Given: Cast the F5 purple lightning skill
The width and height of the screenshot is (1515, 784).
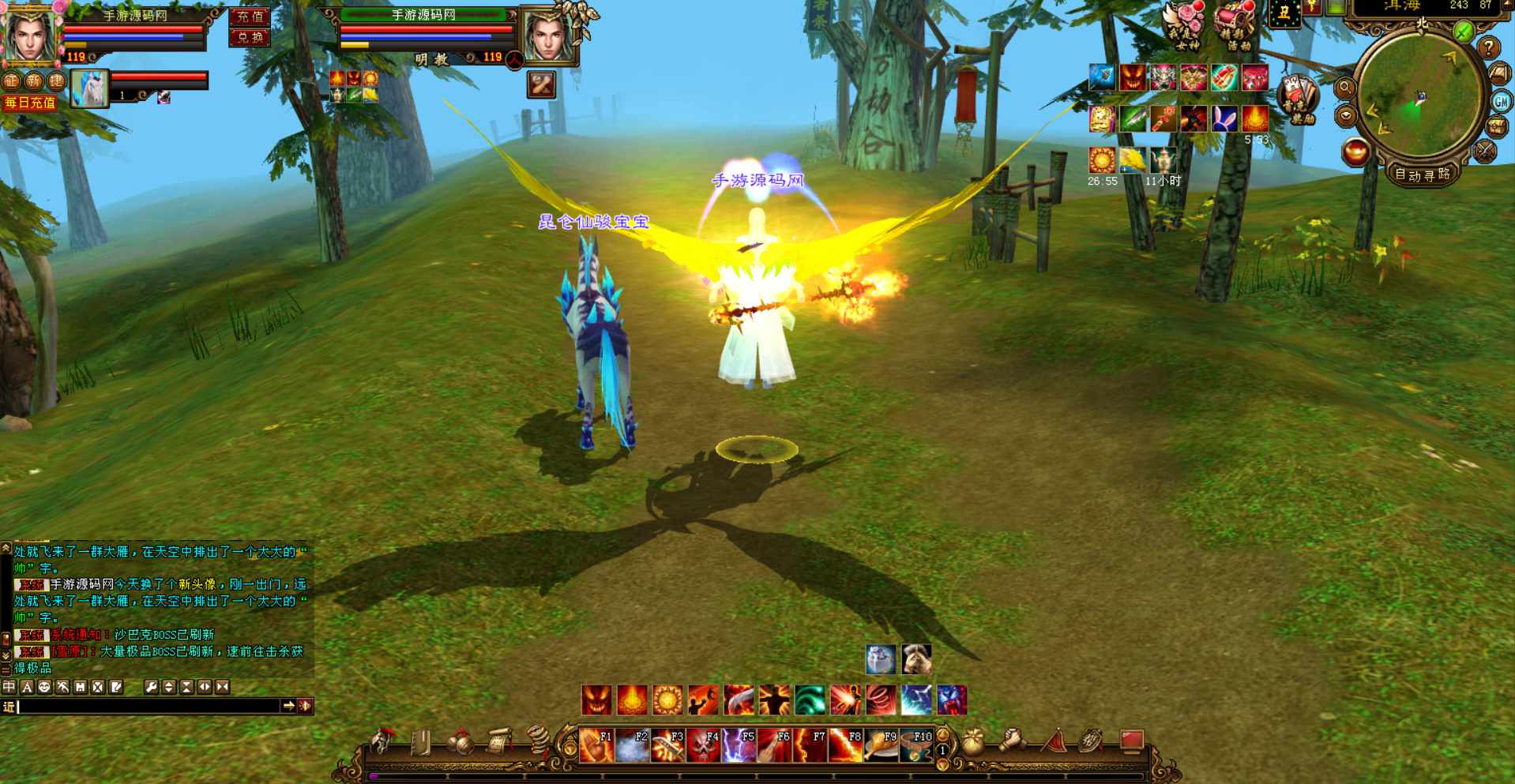Looking at the screenshot, I should 738,745.
